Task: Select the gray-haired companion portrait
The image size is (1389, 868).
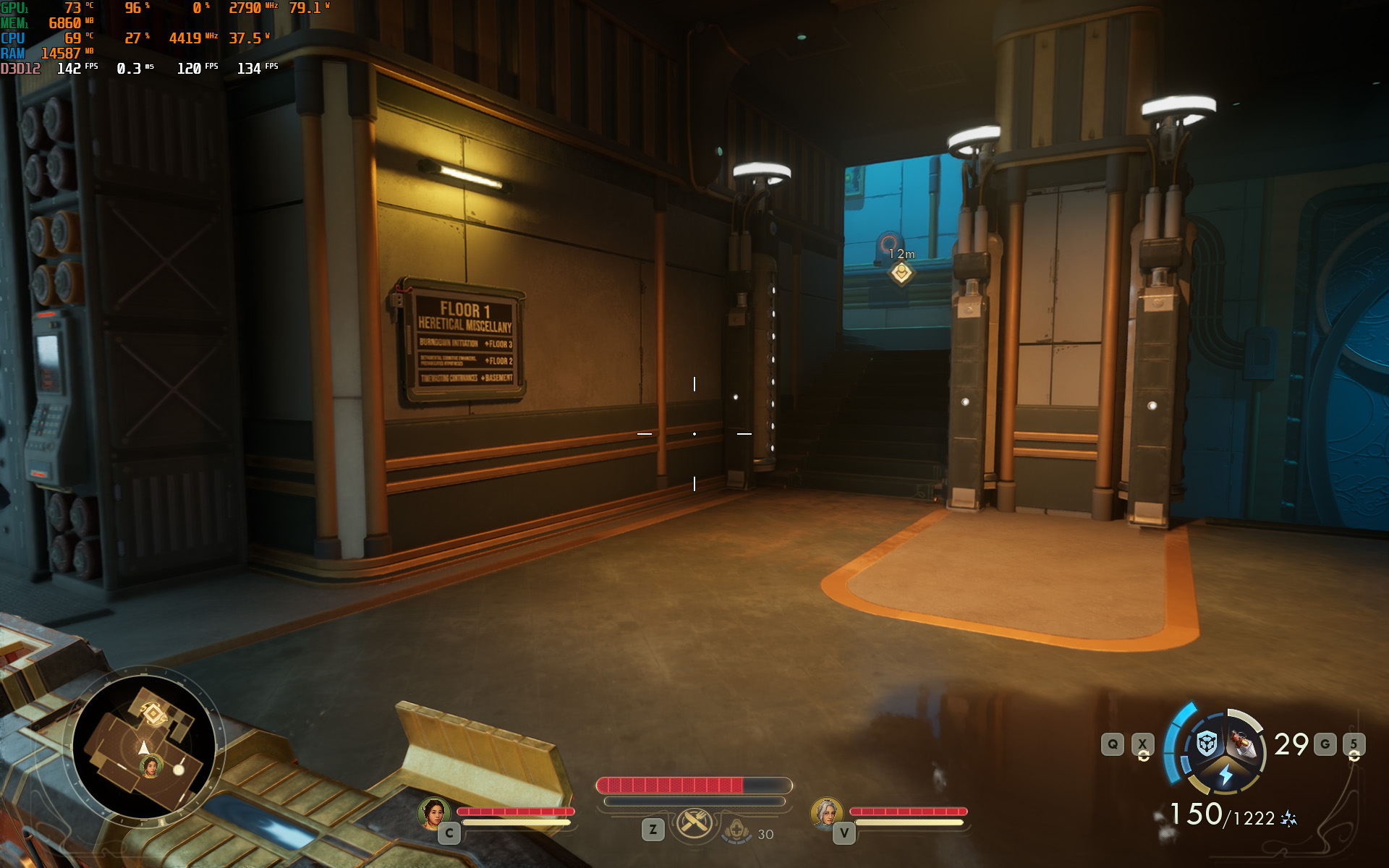Action: 825,813
